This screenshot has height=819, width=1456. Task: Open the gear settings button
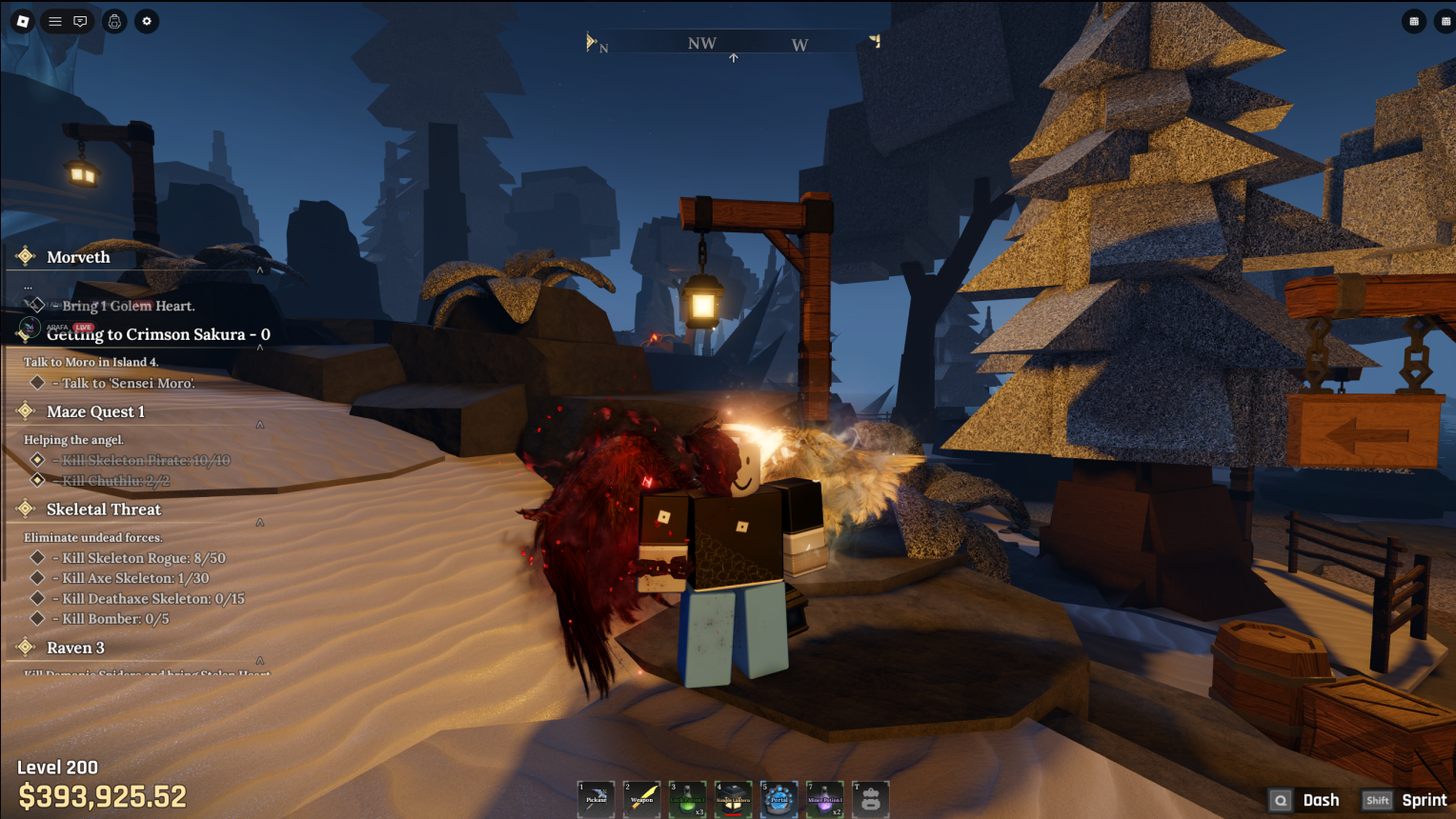pyautogui.click(x=147, y=21)
